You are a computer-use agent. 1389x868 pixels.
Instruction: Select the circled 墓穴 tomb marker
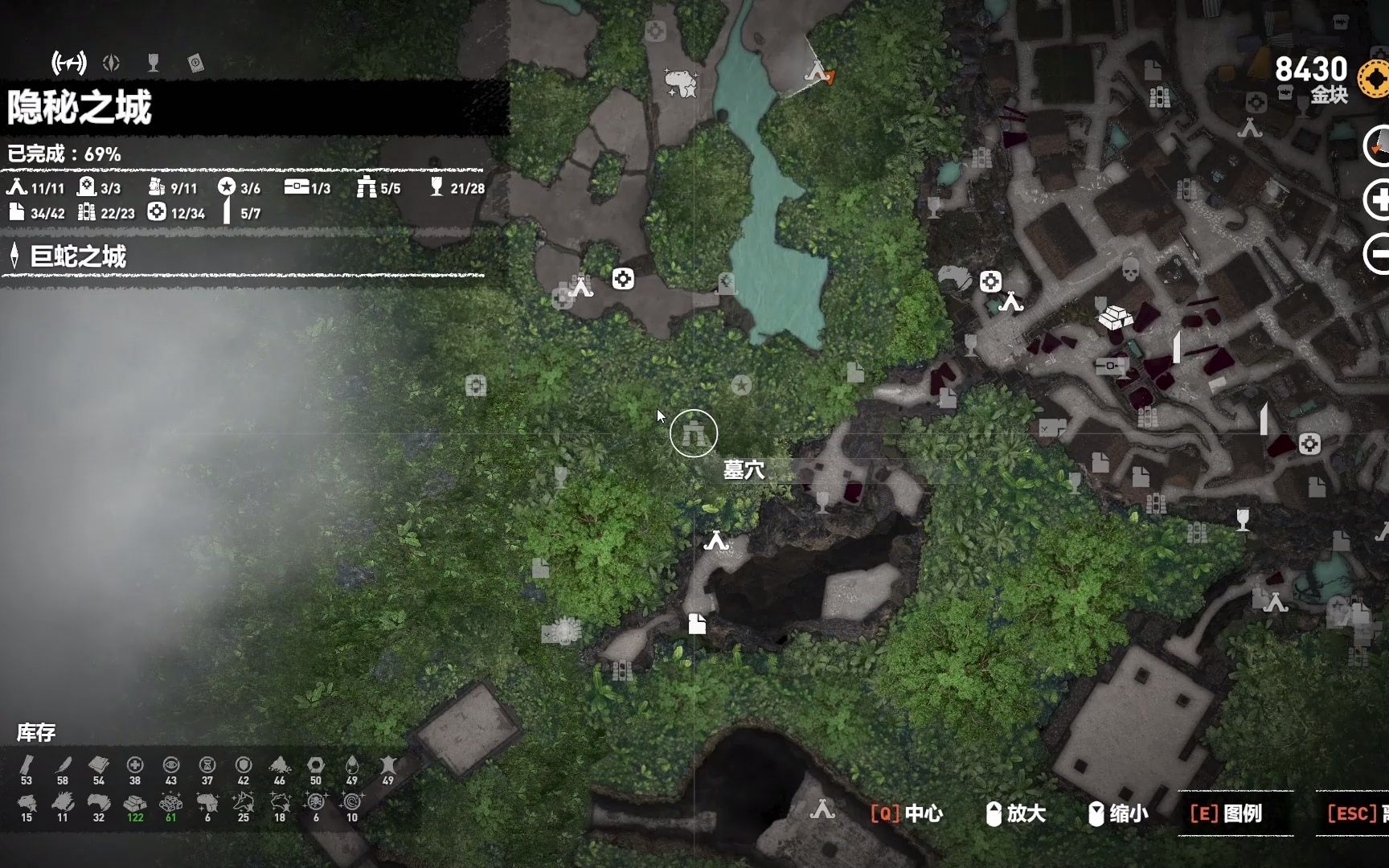point(693,433)
